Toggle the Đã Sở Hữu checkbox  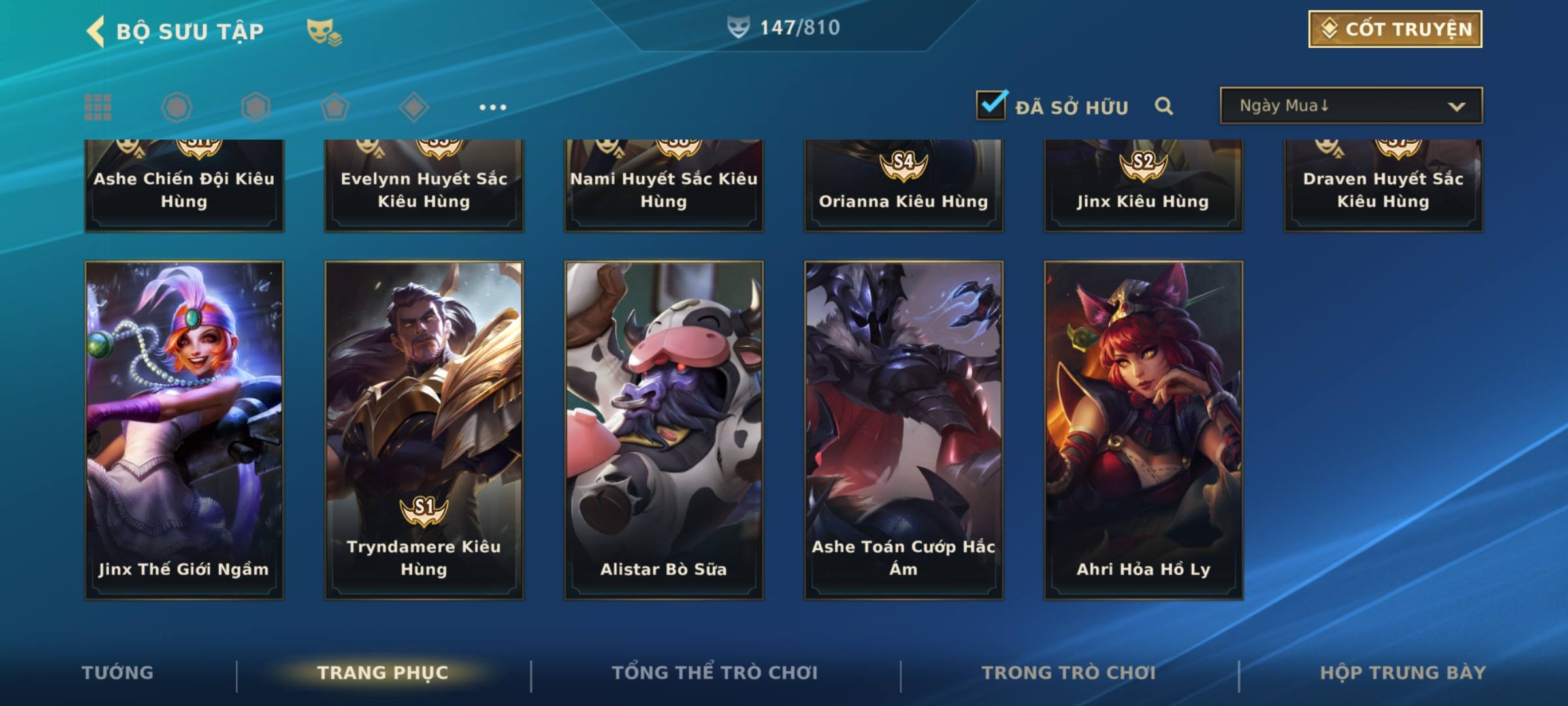pyautogui.click(x=991, y=105)
